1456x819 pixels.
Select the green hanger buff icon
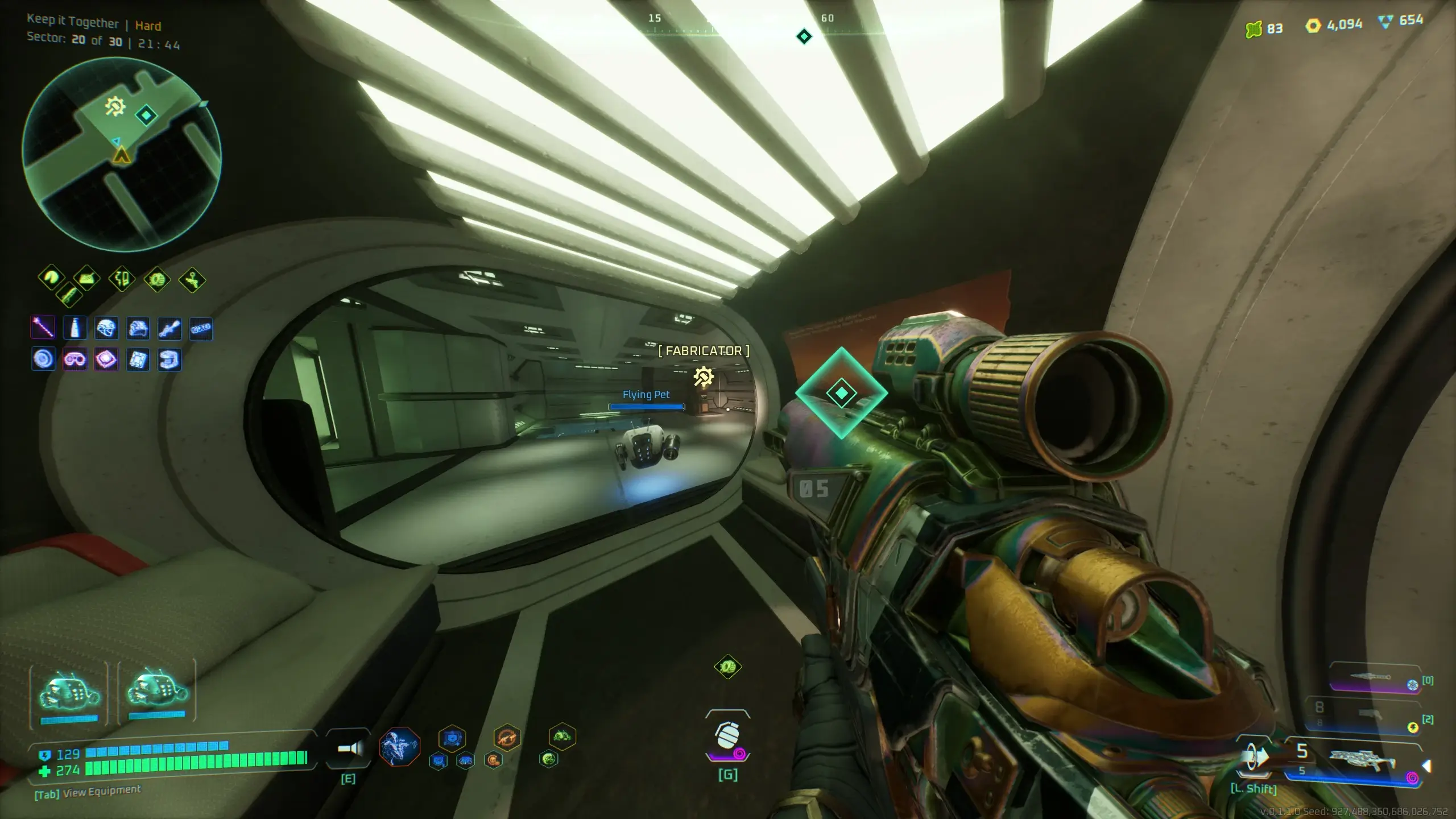click(x=192, y=280)
